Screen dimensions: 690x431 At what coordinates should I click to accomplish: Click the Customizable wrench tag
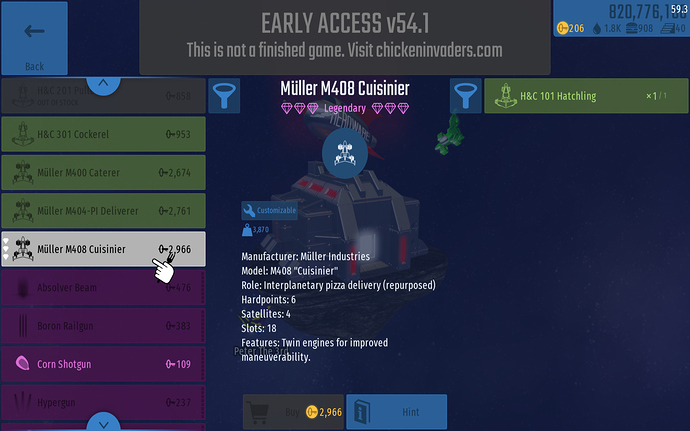(x=270, y=211)
